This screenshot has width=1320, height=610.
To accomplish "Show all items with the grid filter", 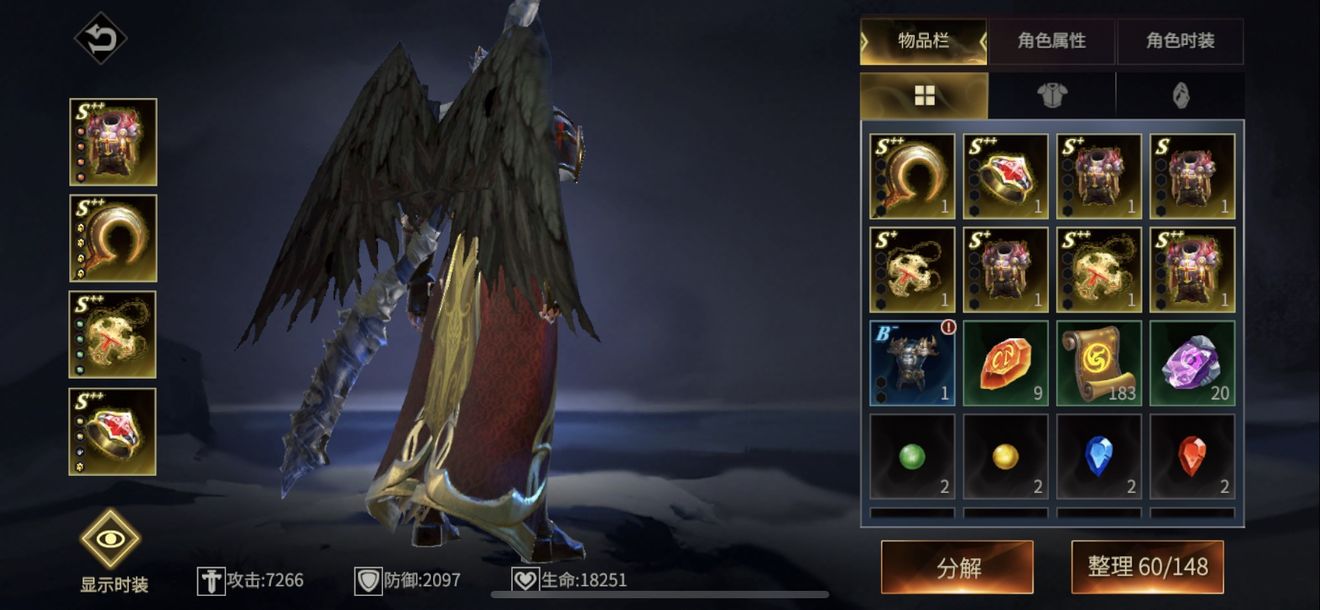I will click(923, 95).
